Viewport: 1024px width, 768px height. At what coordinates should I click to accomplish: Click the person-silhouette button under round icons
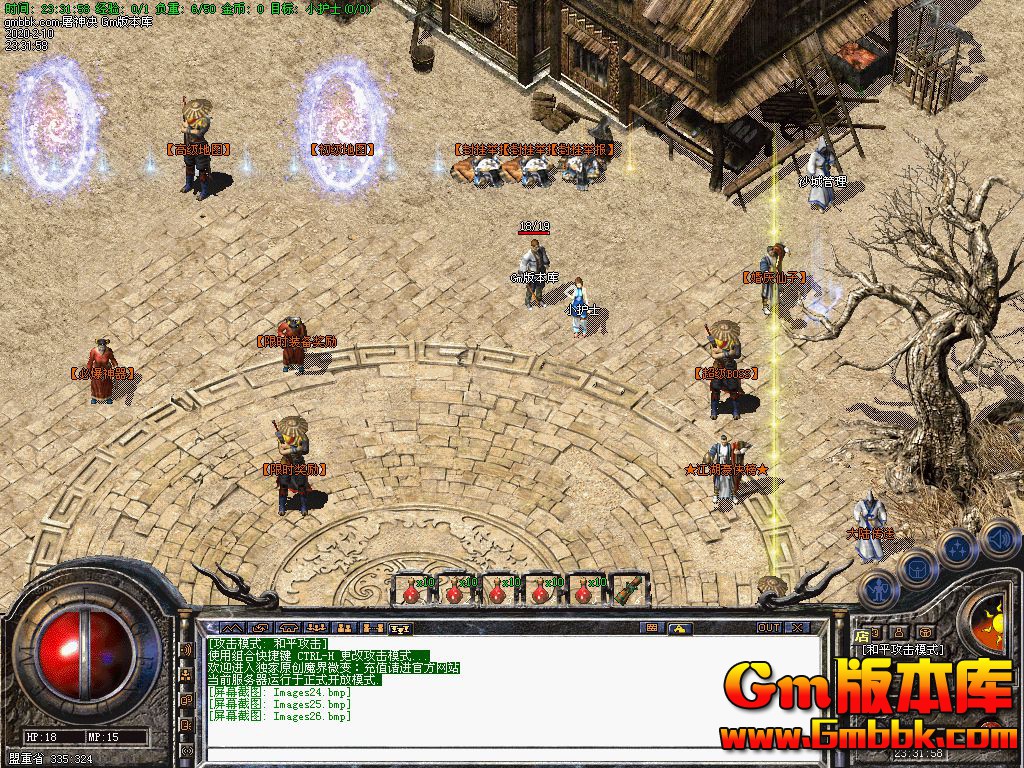pos(900,632)
